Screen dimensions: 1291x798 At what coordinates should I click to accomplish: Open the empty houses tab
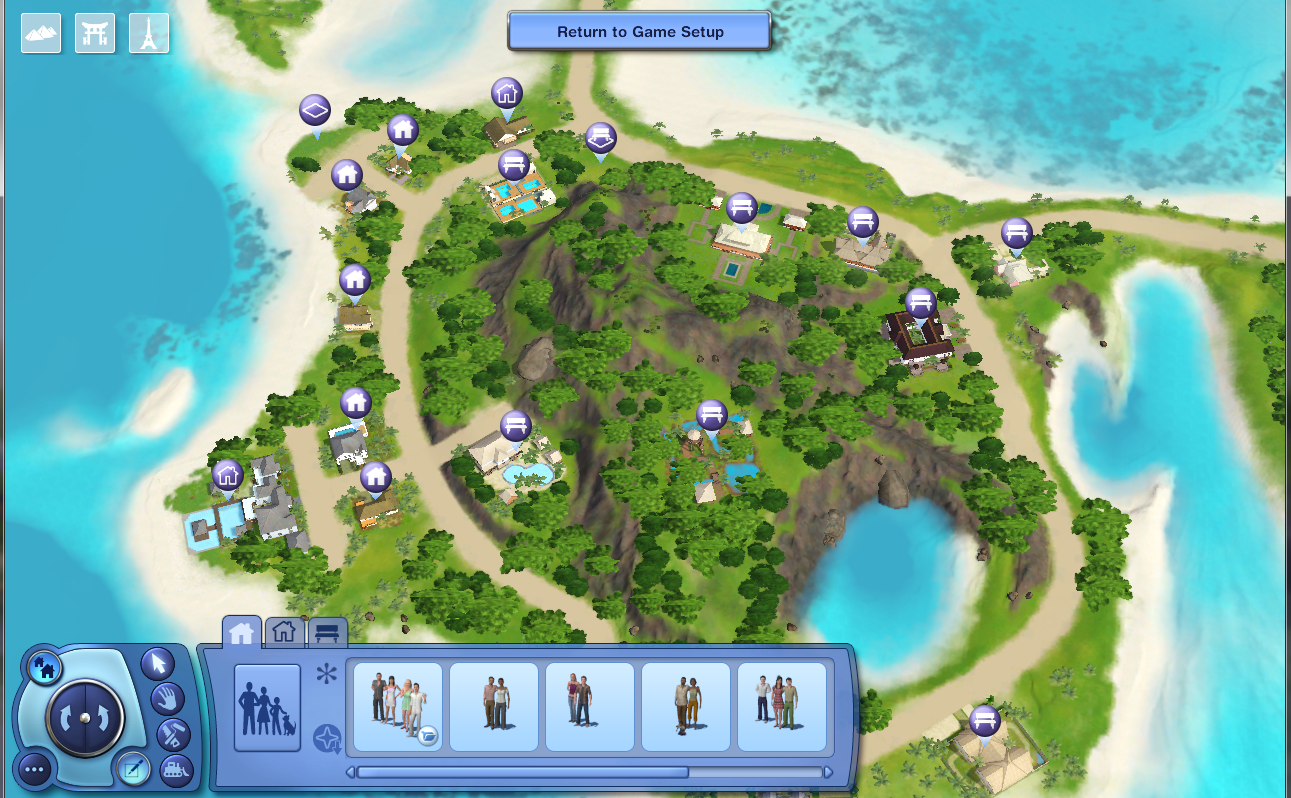tap(285, 632)
